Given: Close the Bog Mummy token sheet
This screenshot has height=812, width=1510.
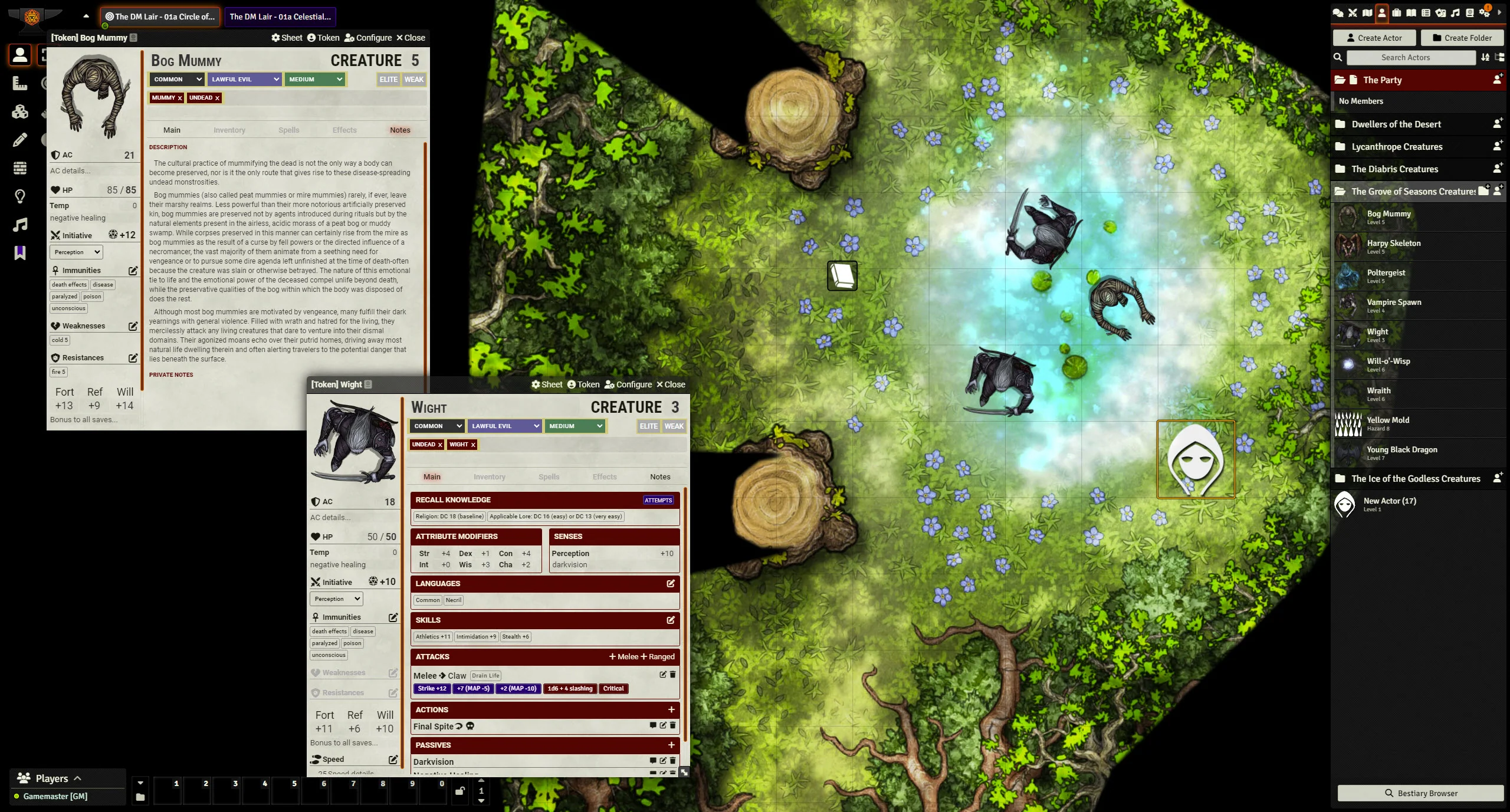Looking at the screenshot, I should [x=411, y=38].
